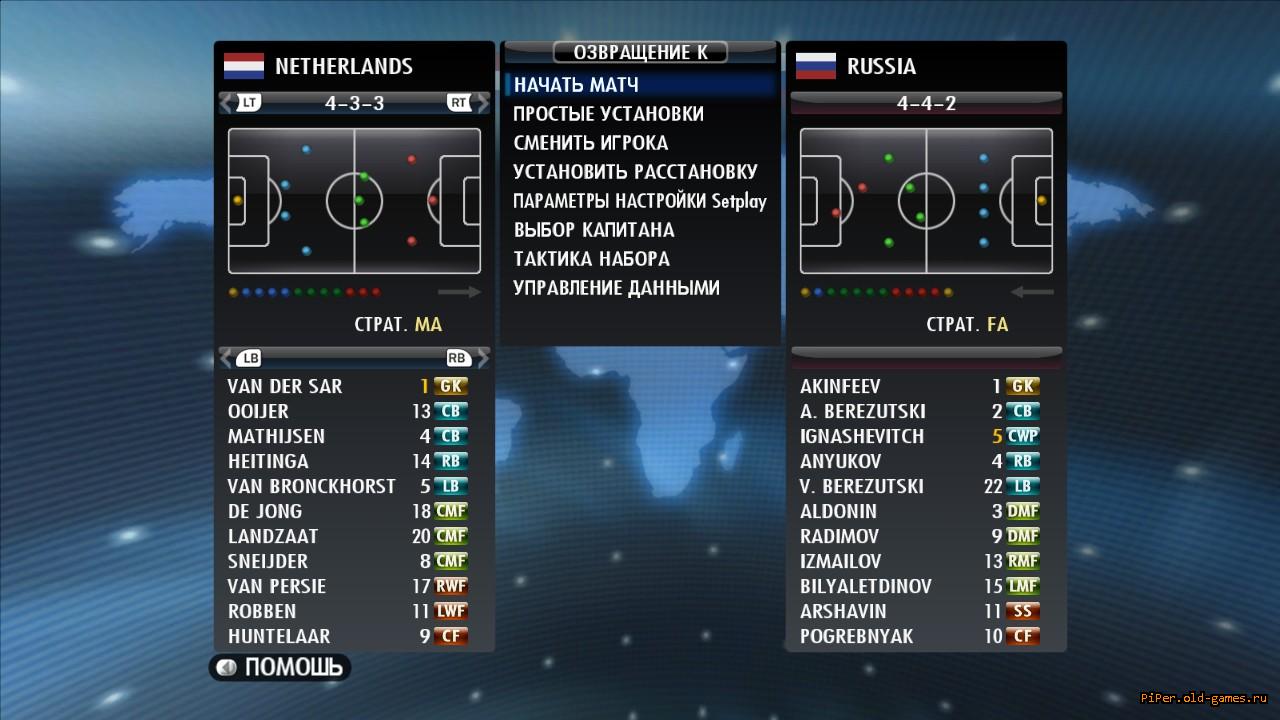Click the Russia 4-4-2 formation pitch diagram
Image resolution: width=1280 pixels, height=720 pixels.
pos(926,201)
